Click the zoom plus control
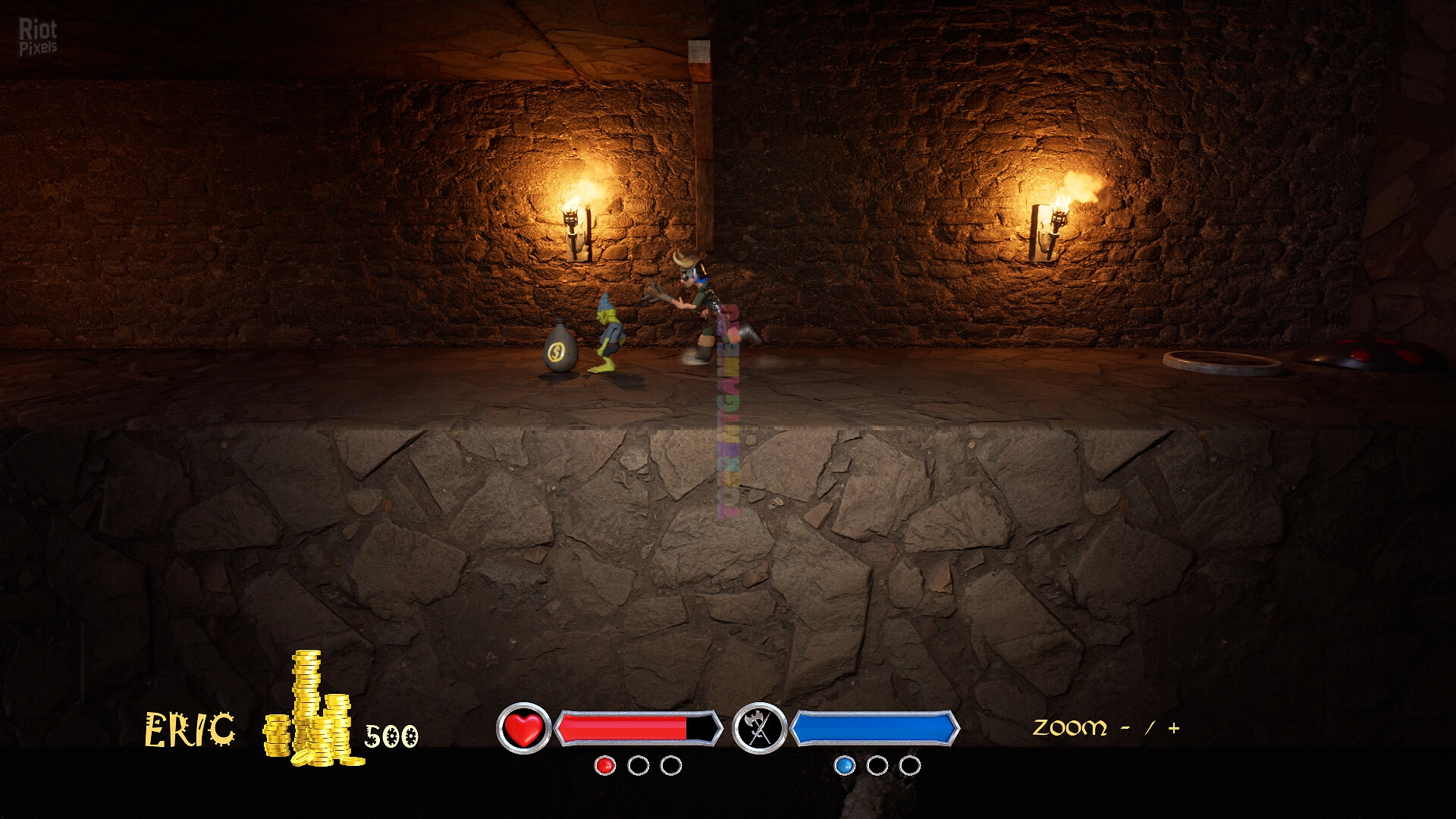This screenshot has height=819, width=1456. point(1174,729)
